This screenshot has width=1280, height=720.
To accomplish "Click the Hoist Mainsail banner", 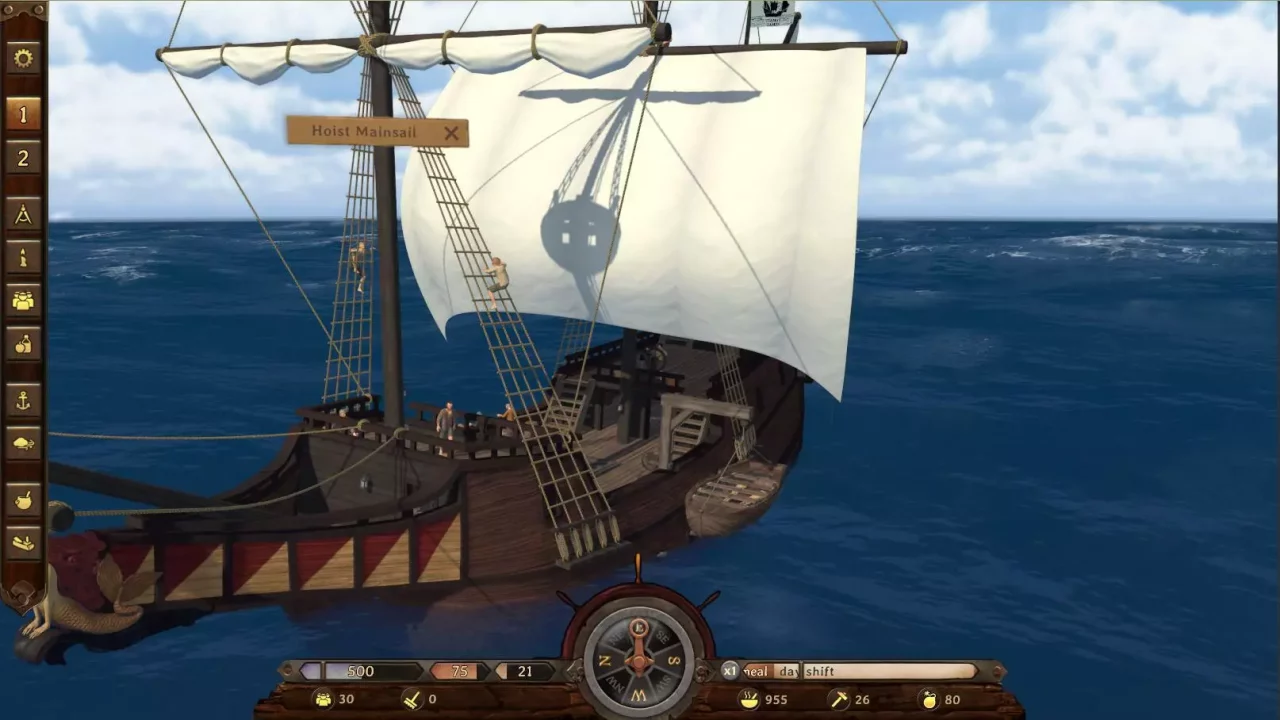I will (x=365, y=131).
